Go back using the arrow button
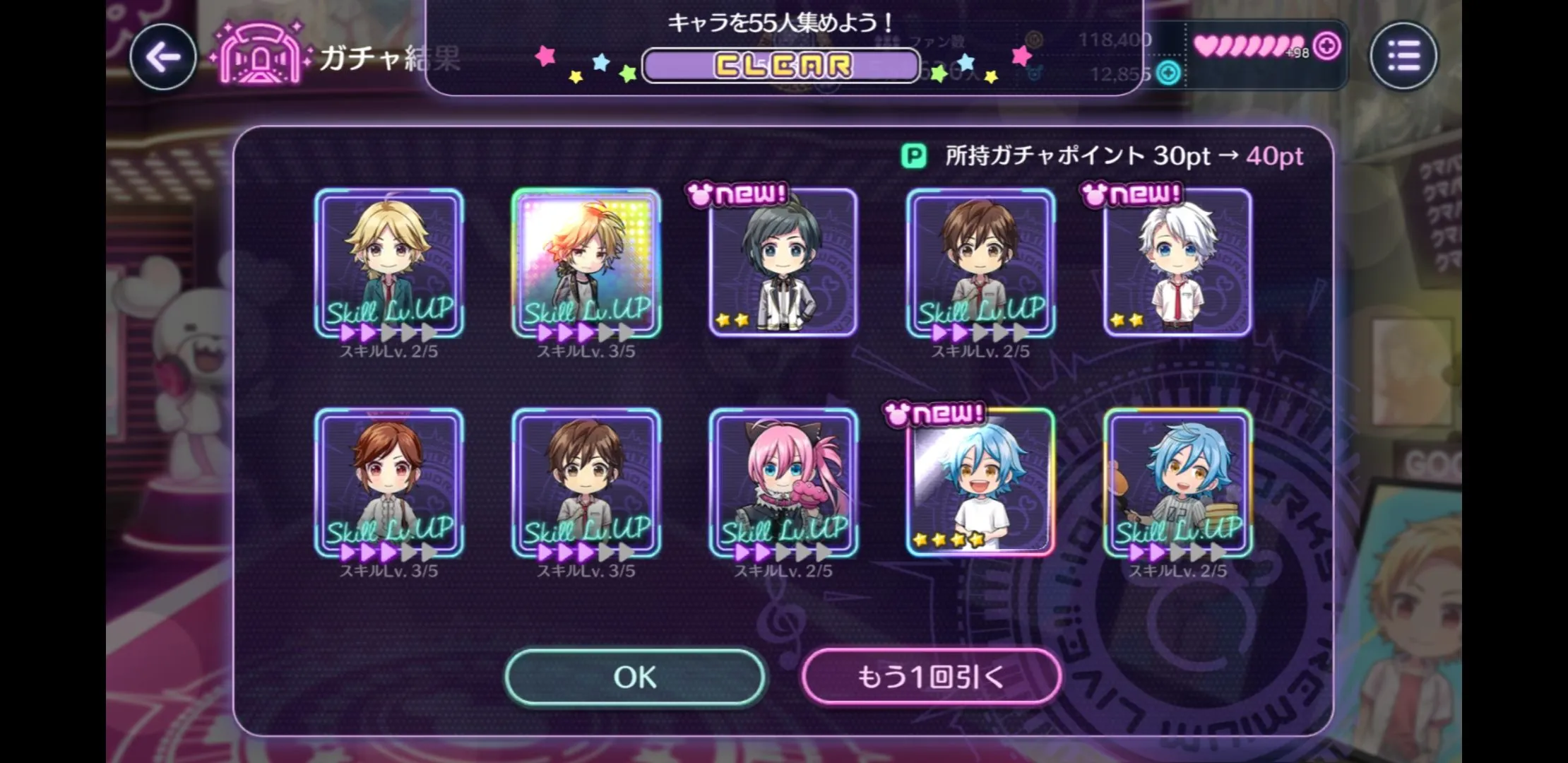This screenshot has width=1568, height=763. (163, 57)
